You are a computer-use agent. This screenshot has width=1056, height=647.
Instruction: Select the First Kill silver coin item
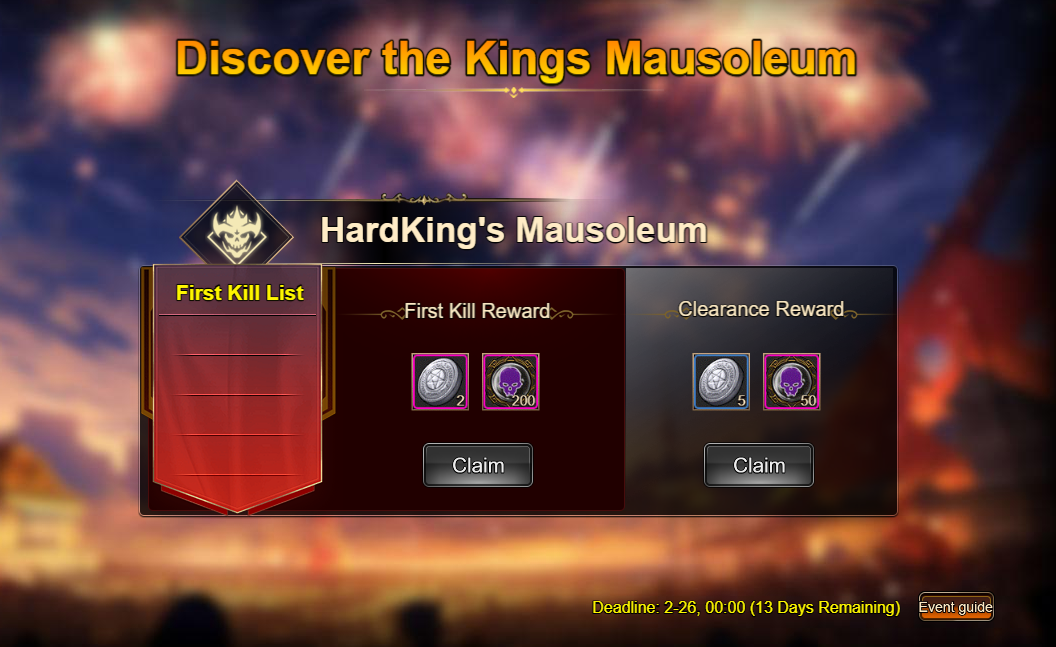click(x=440, y=381)
